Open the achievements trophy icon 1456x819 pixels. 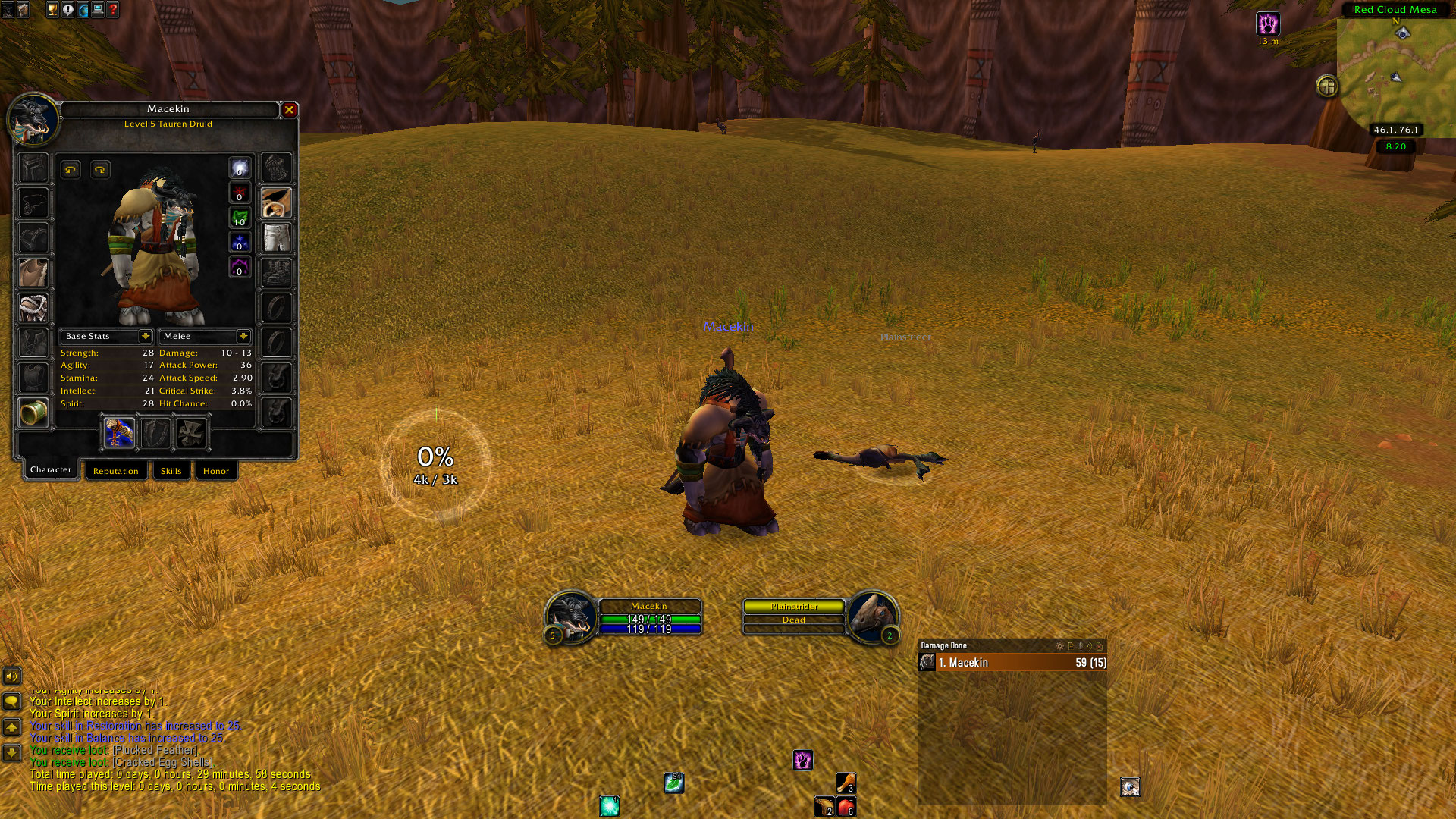point(52,10)
